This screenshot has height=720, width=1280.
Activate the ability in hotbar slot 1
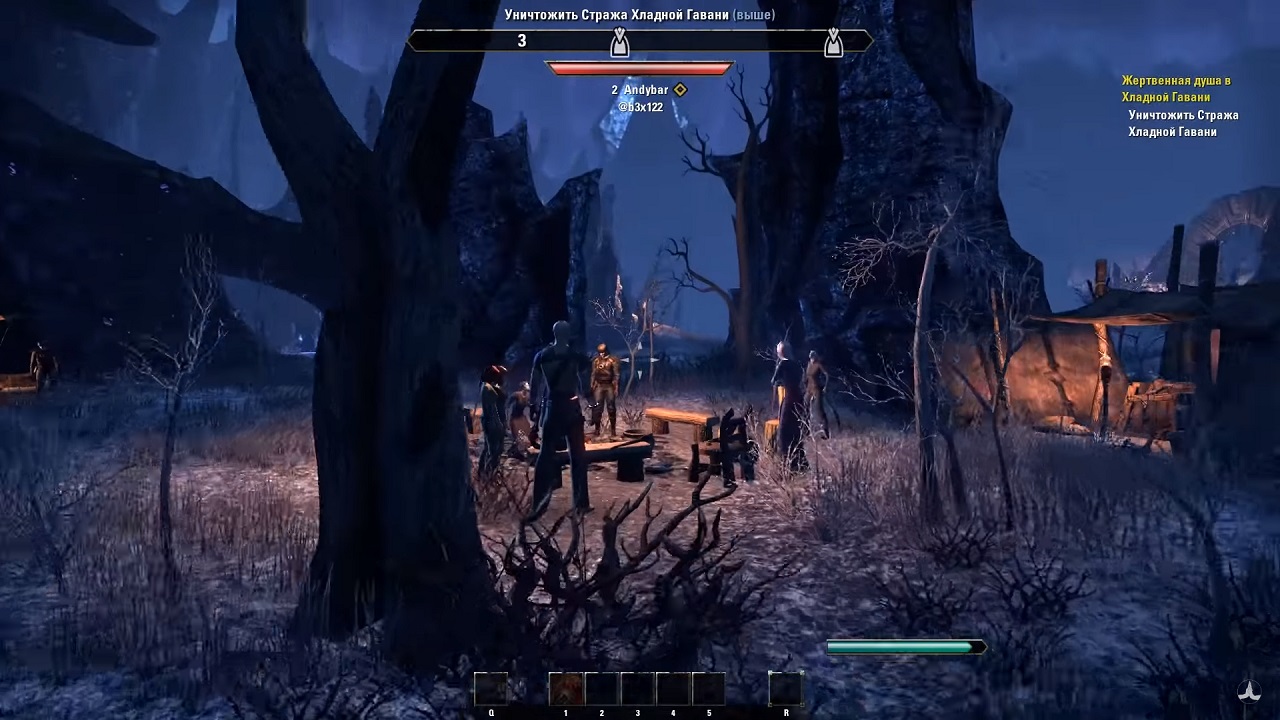click(x=566, y=689)
